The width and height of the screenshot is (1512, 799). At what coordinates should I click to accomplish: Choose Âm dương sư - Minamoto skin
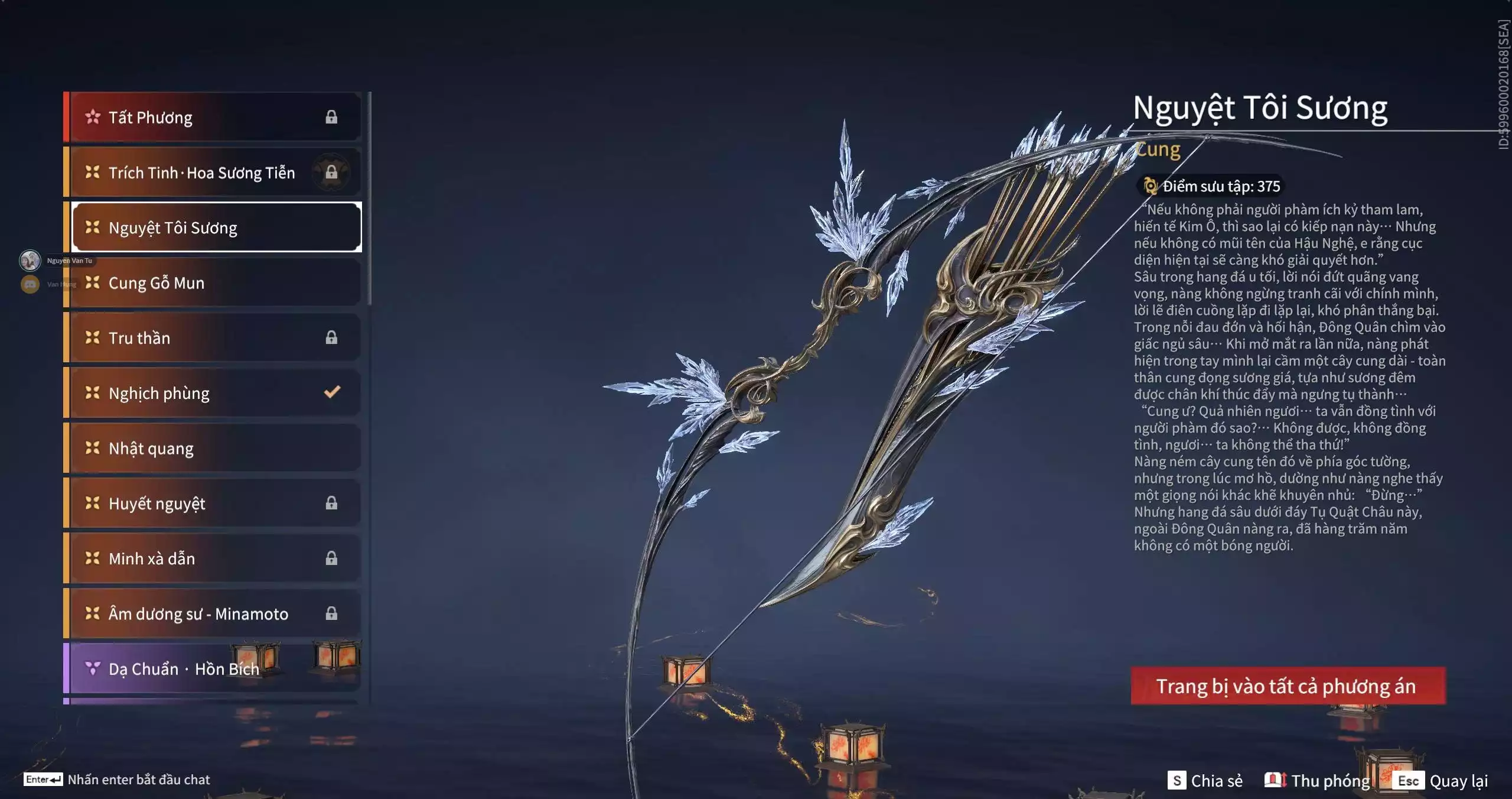pos(213,613)
